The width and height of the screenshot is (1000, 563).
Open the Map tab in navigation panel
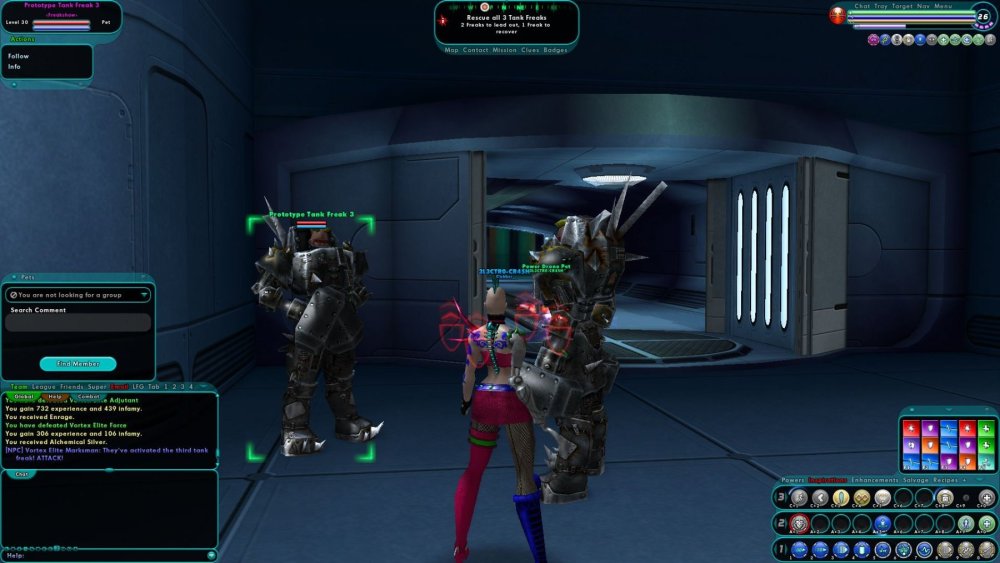[452, 50]
